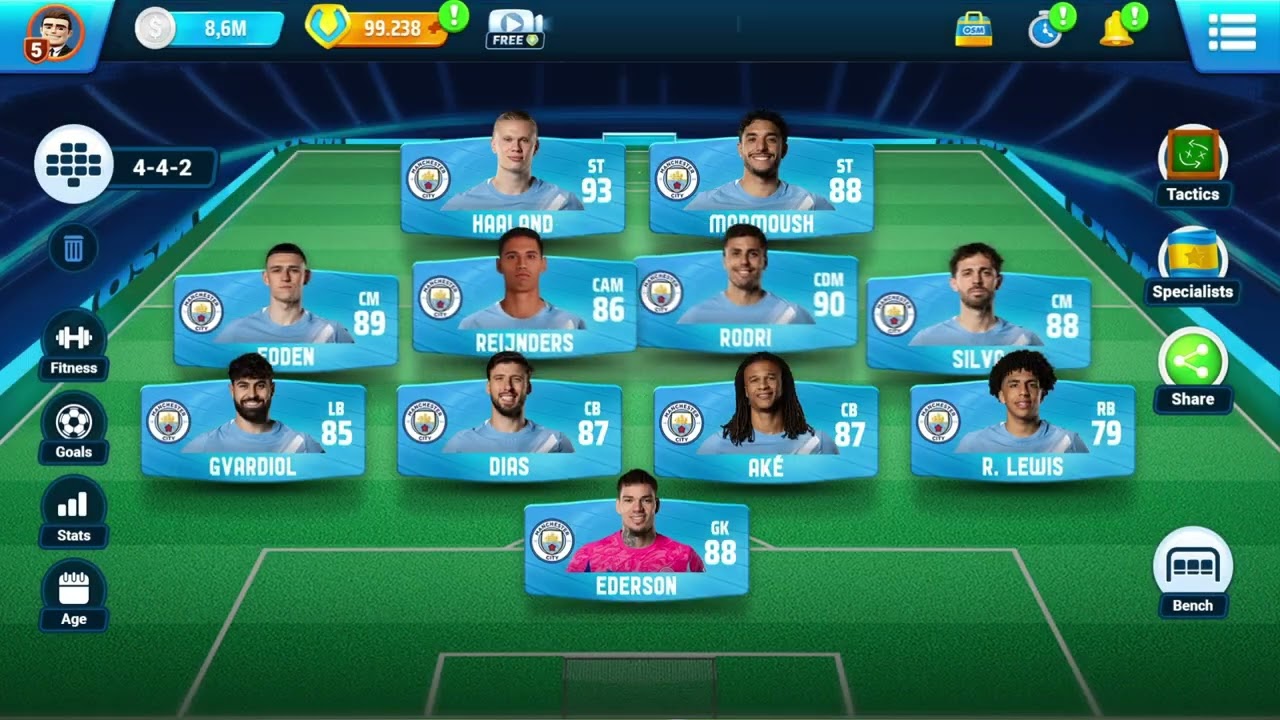The width and height of the screenshot is (1280, 720).
Task: Show player Stats view
Action: [74, 508]
